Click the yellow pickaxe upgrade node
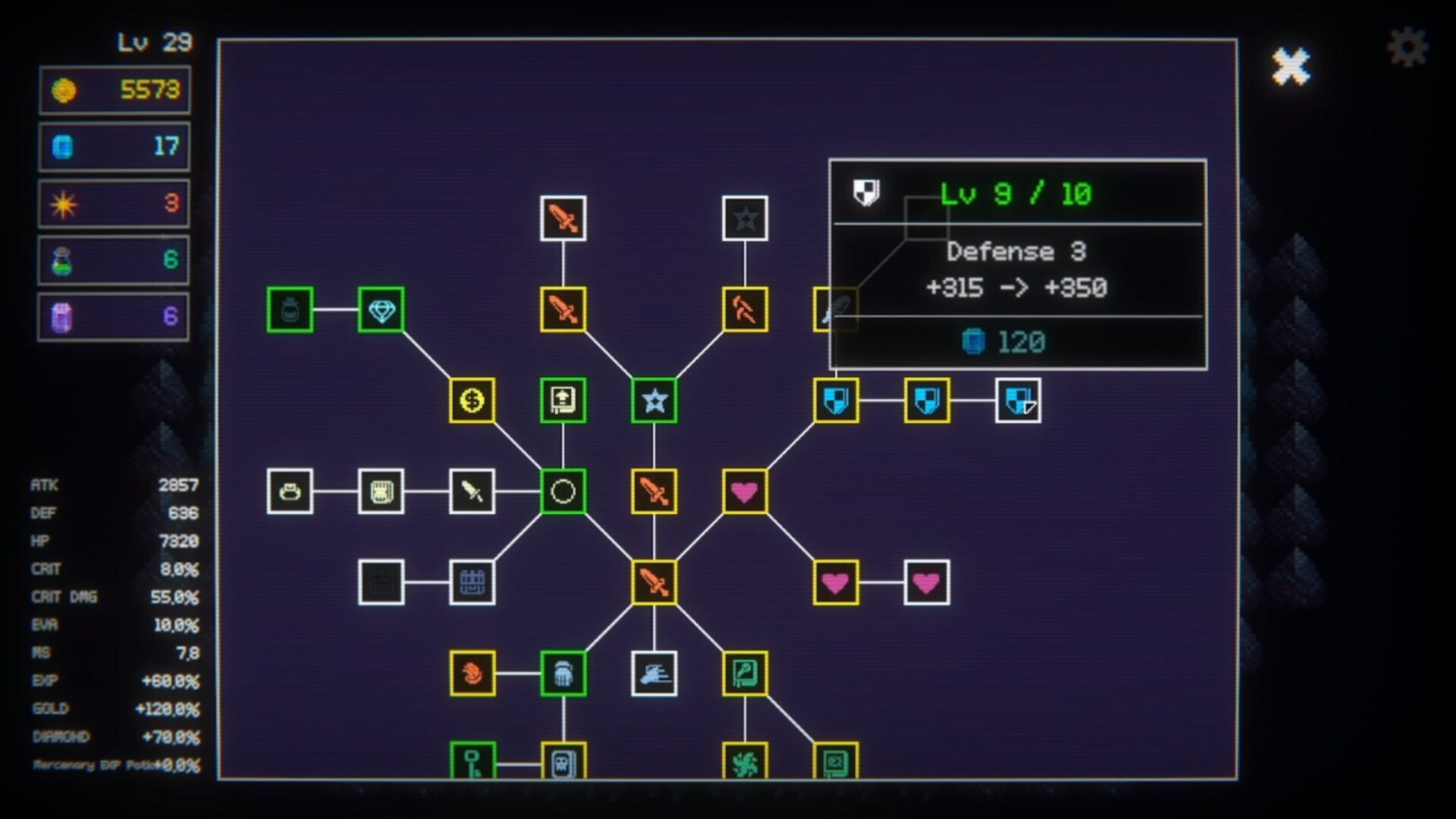The image size is (1456, 819). [x=746, y=310]
